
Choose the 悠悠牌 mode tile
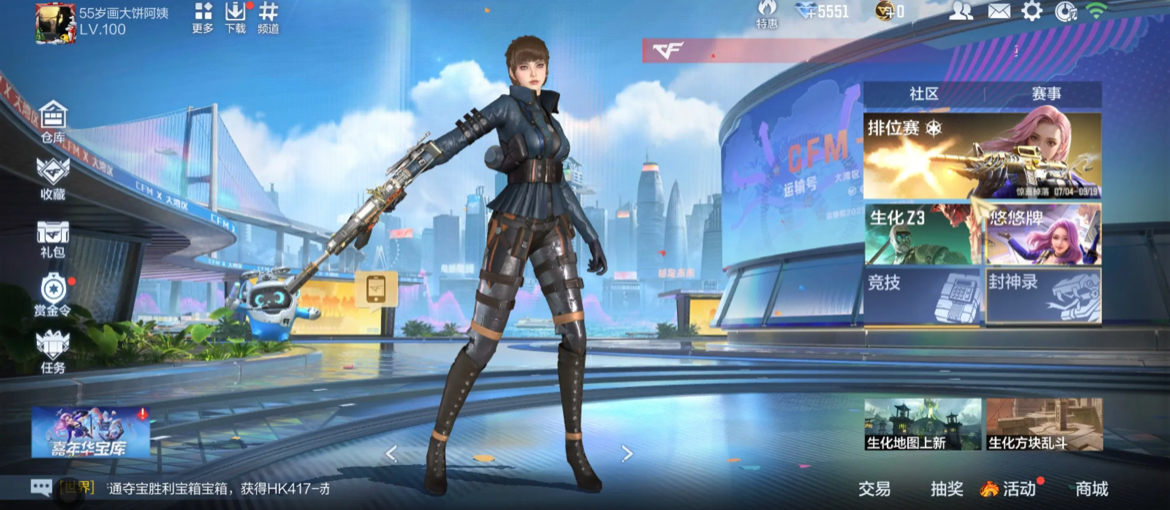tap(1044, 234)
